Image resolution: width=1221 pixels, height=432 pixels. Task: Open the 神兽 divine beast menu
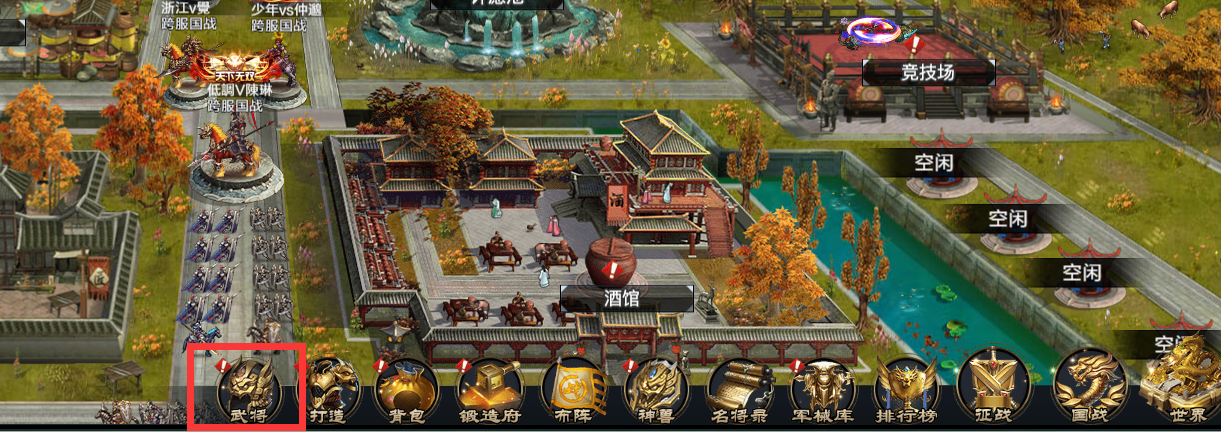(x=656, y=392)
